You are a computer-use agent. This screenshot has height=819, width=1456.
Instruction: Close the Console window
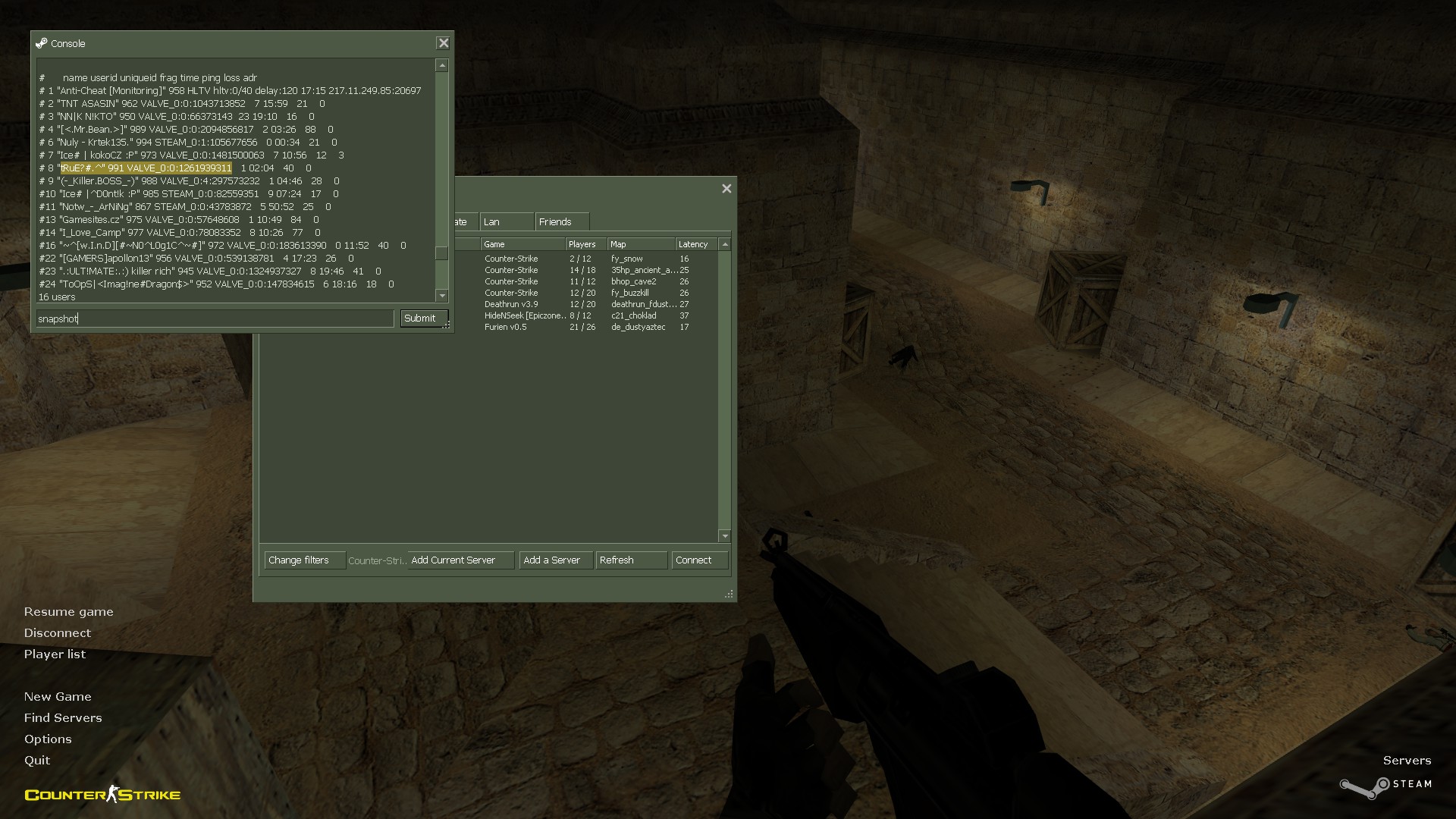tap(444, 43)
